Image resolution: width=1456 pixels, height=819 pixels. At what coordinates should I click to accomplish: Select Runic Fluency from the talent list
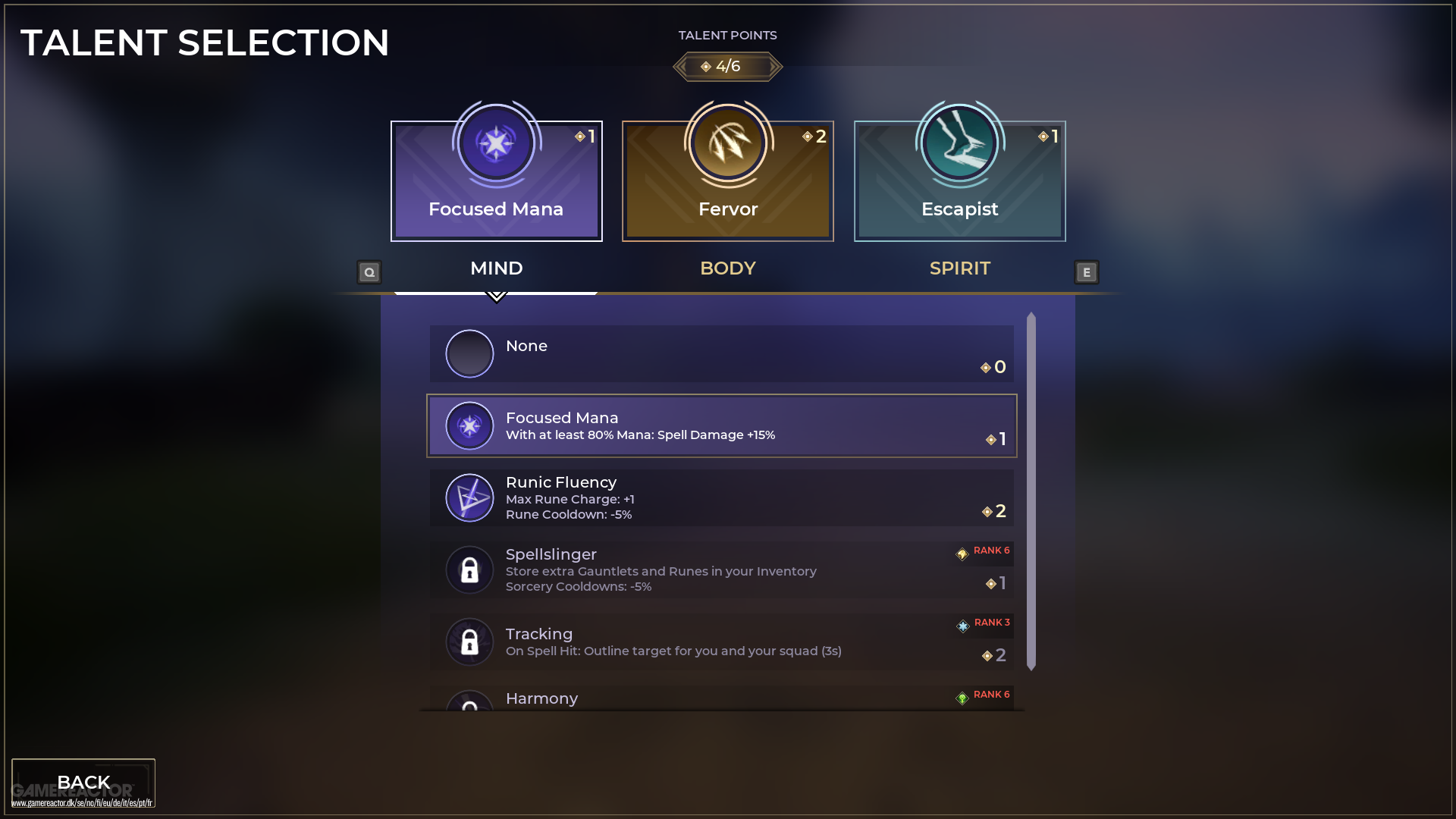tap(720, 497)
